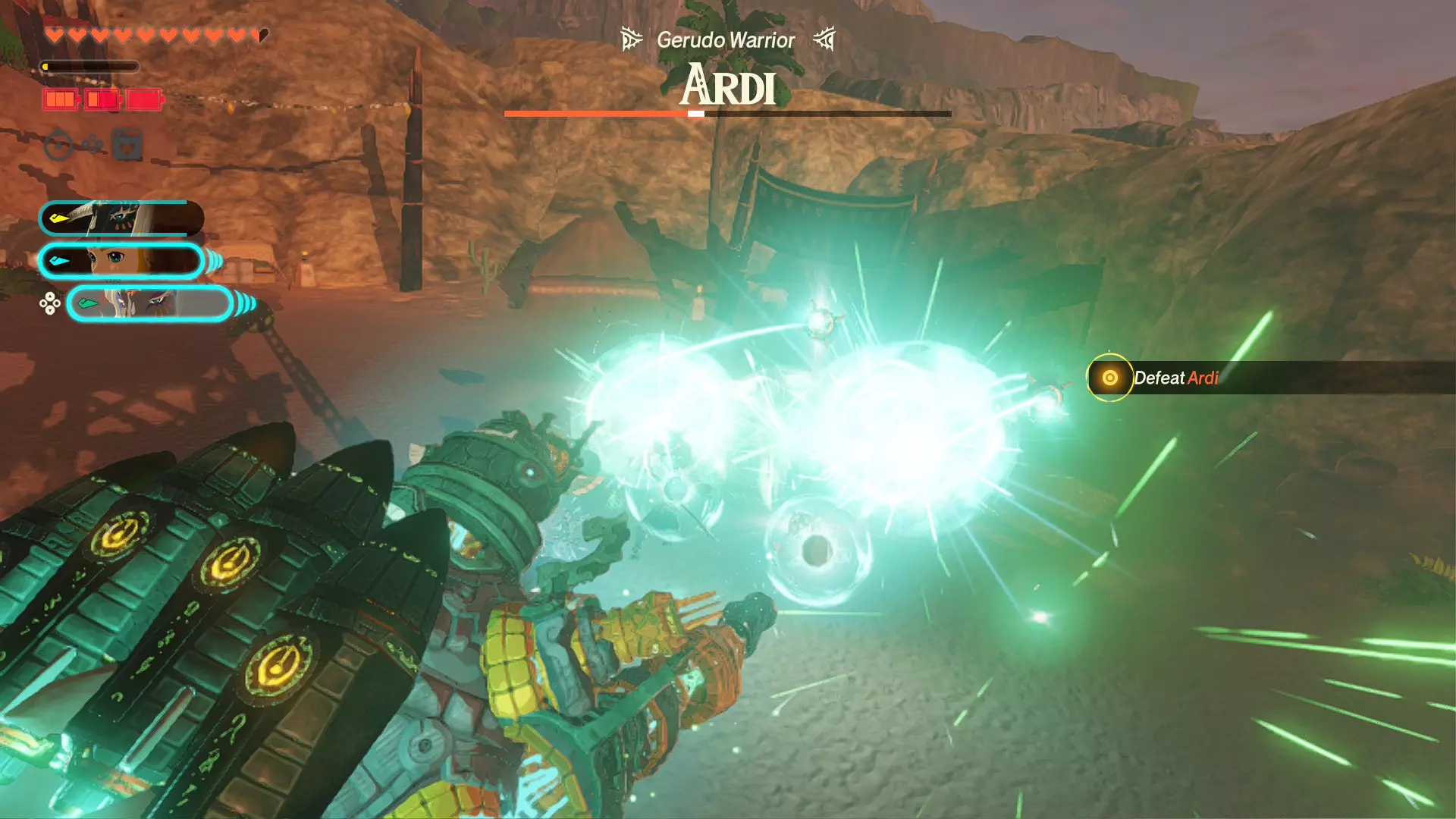Image resolution: width=1456 pixels, height=819 pixels.
Task: Switch to the Zelda character portrait
Action: pos(121,261)
